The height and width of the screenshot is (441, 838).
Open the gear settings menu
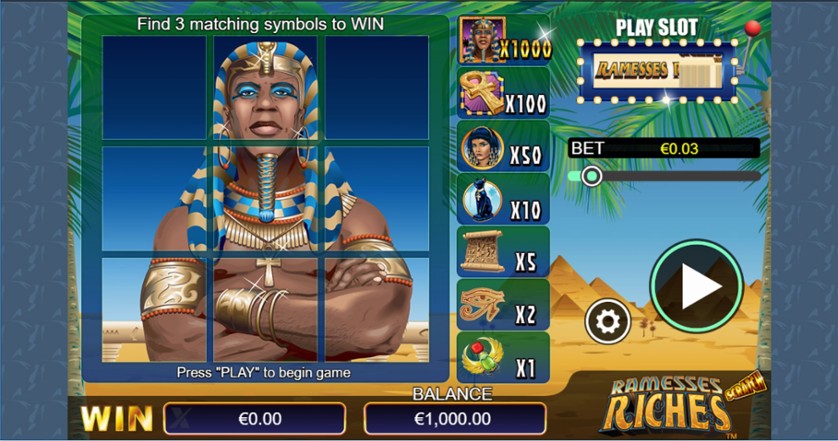click(x=608, y=322)
